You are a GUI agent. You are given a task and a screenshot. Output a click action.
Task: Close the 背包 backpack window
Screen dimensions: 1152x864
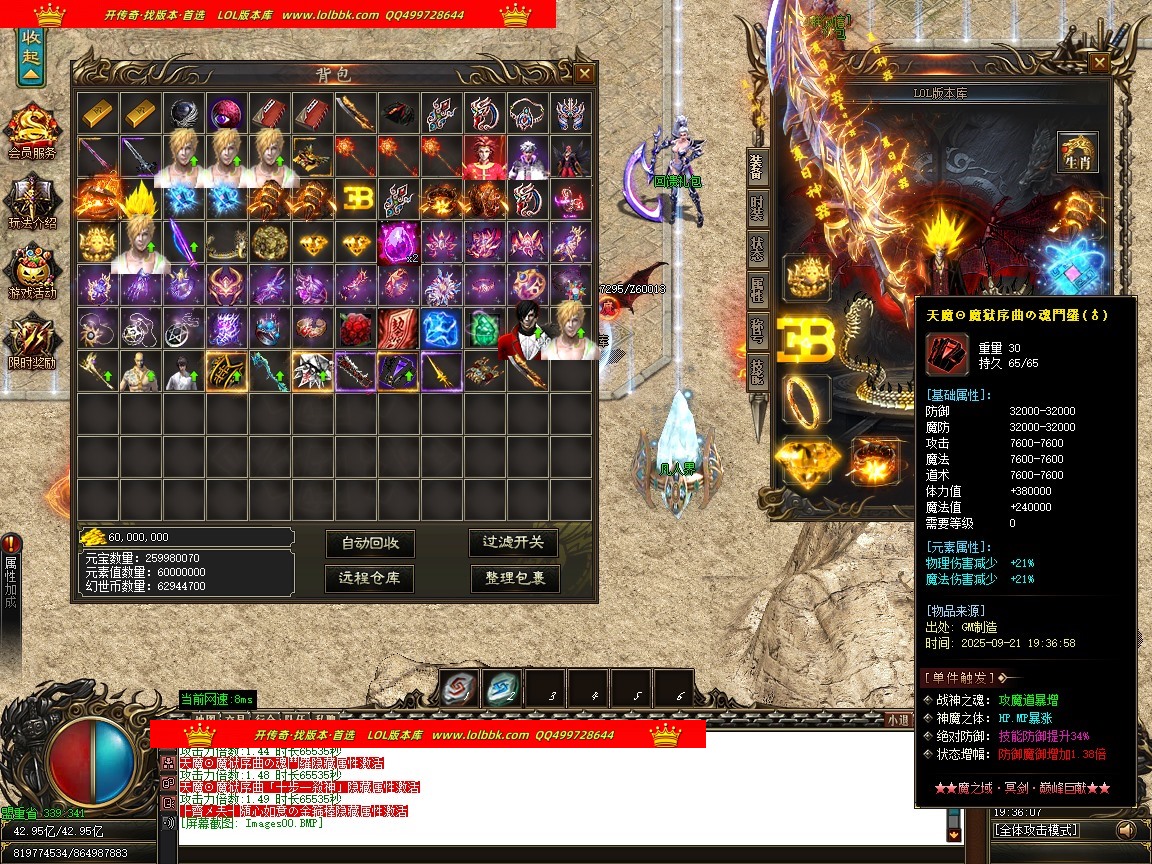pos(584,73)
